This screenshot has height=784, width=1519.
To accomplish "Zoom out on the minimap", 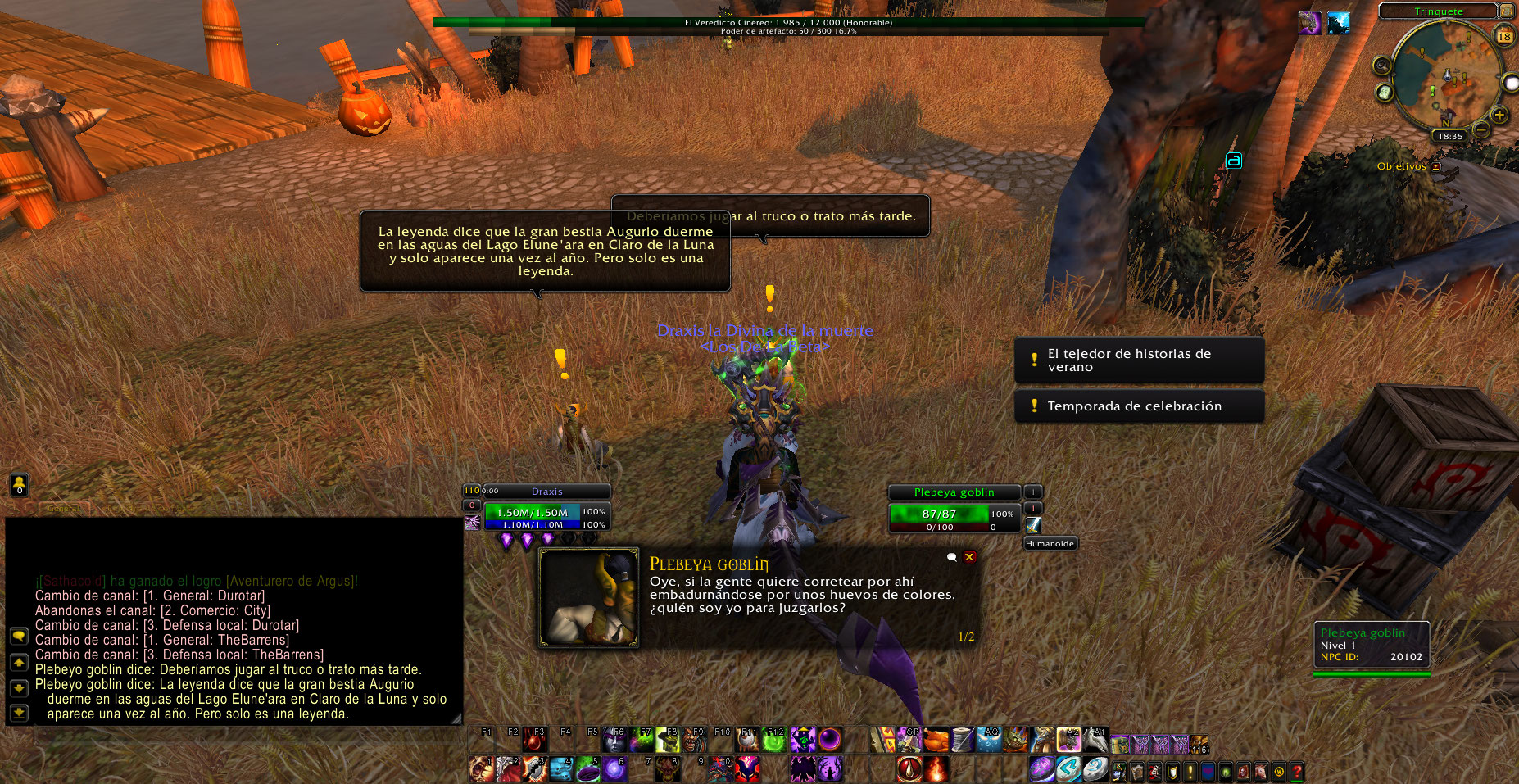I will pyautogui.click(x=1481, y=129).
